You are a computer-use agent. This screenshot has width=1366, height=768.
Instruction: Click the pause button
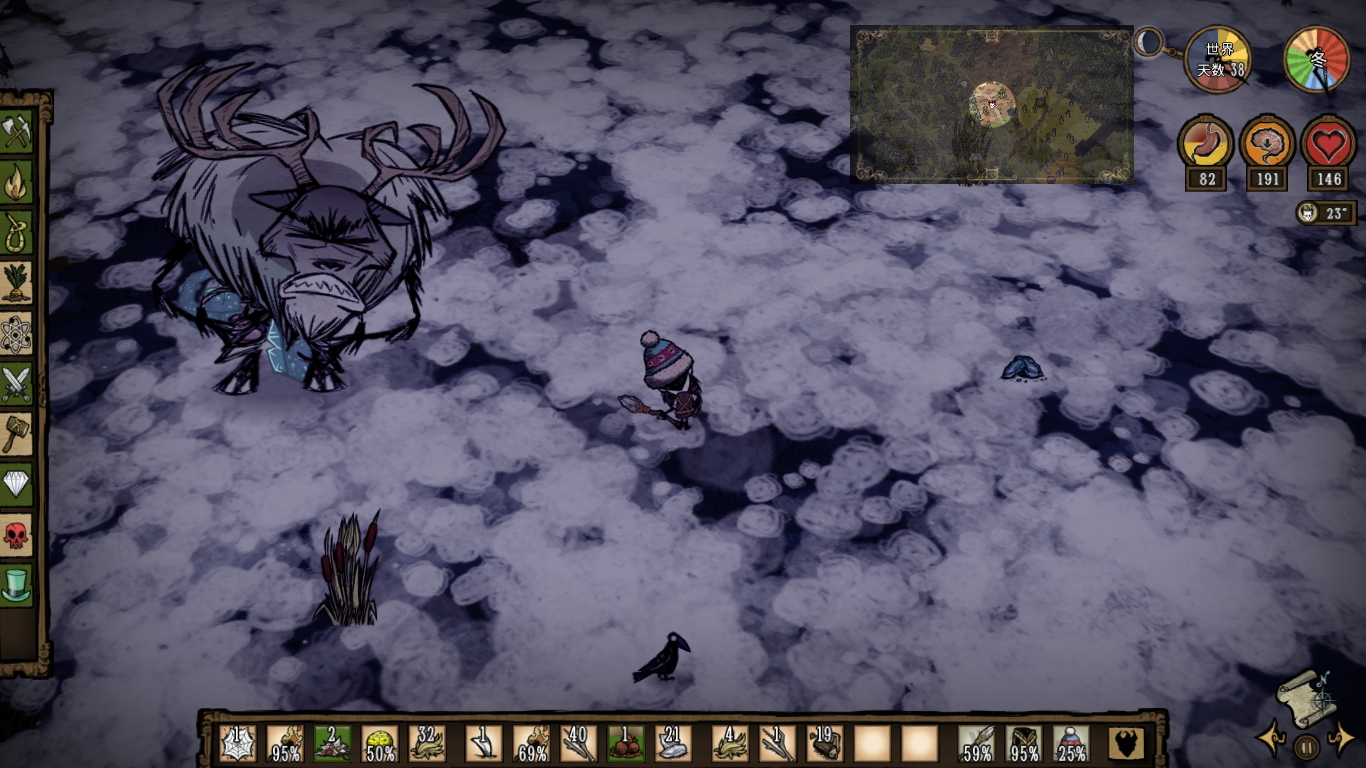(x=1306, y=746)
